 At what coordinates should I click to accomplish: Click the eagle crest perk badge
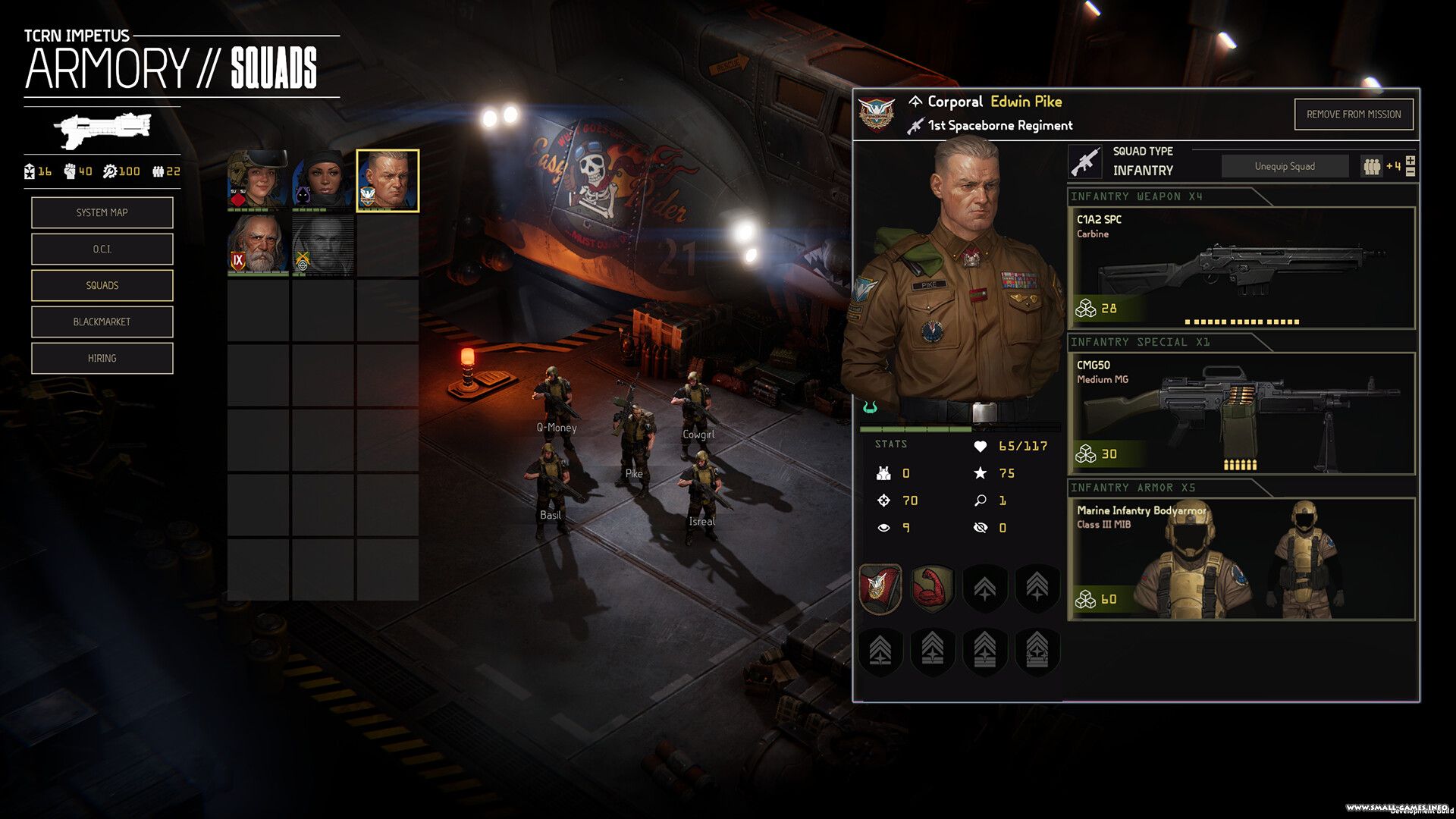pos(880,588)
